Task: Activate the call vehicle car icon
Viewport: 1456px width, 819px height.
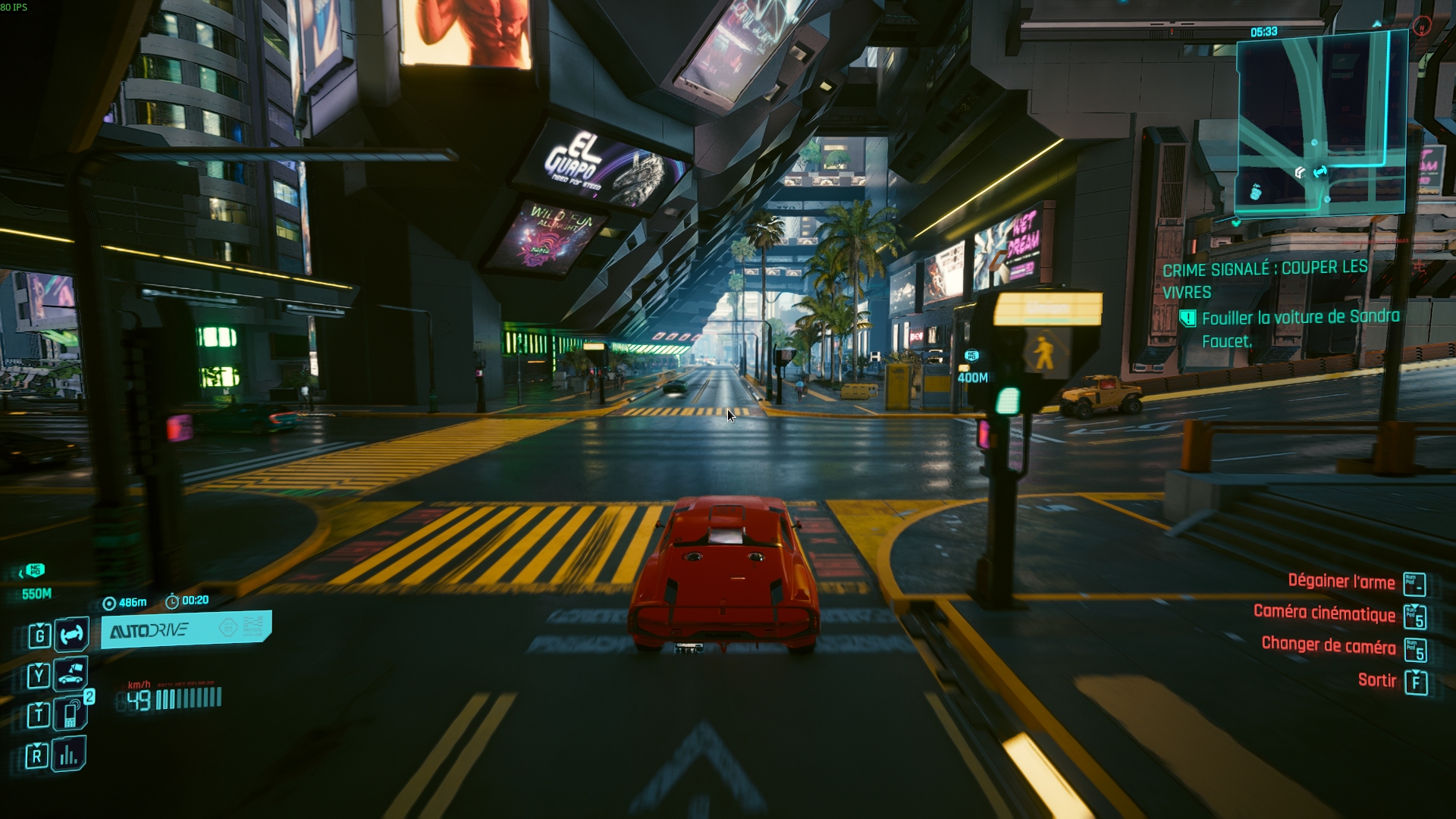Action: [x=71, y=674]
